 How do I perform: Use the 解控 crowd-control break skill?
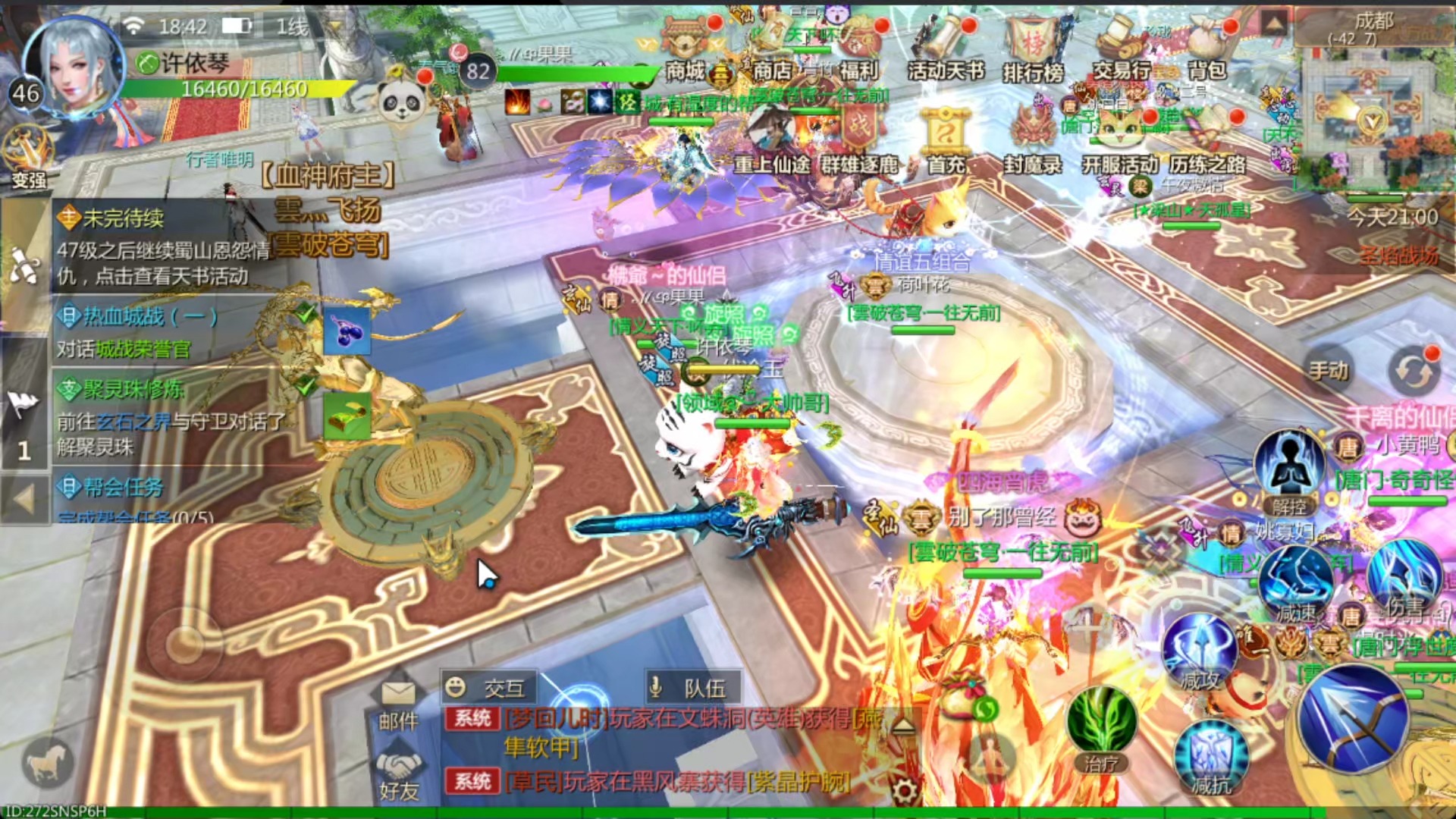coord(1288,472)
